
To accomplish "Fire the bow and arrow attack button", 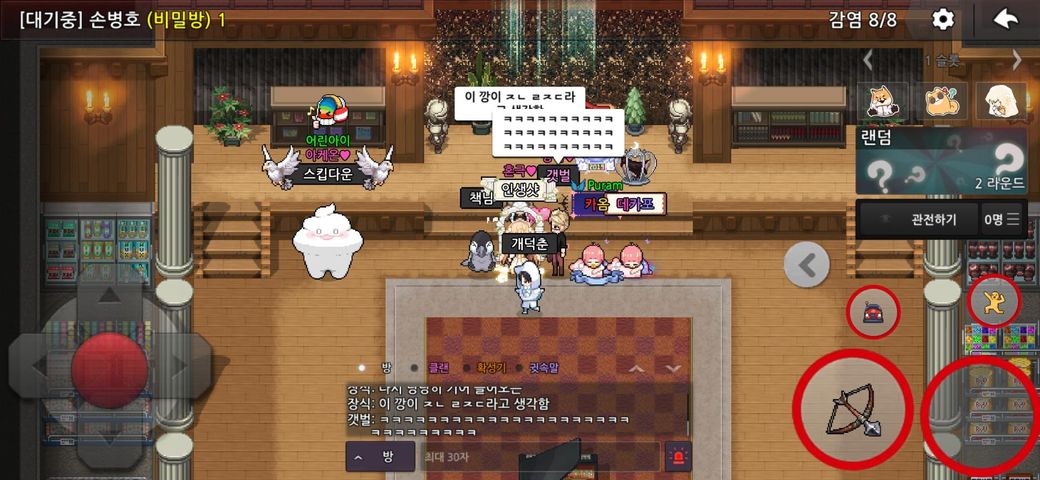I will (x=852, y=408).
